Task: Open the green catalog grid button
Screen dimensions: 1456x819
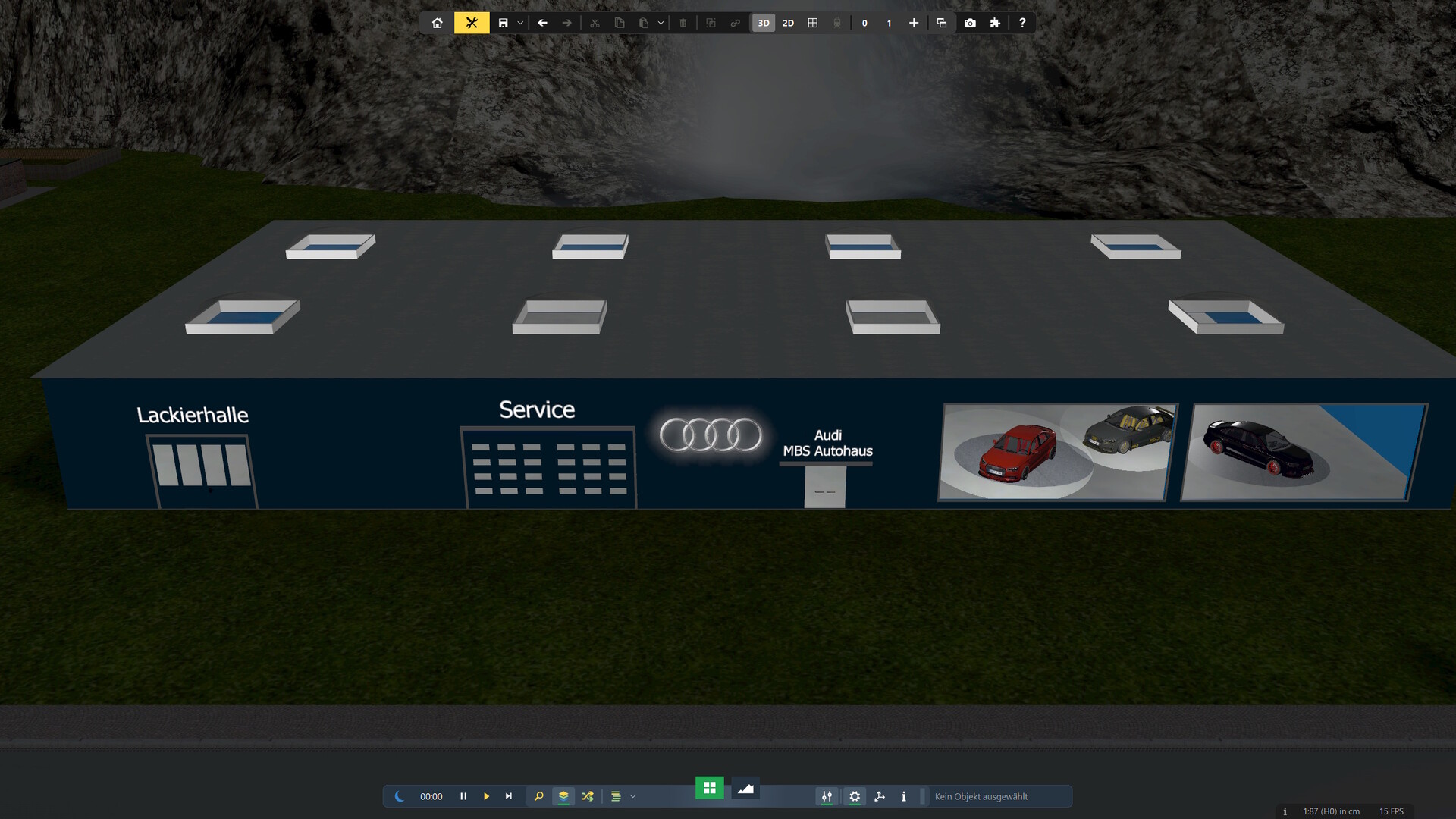Action: click(x=710, y=788)
